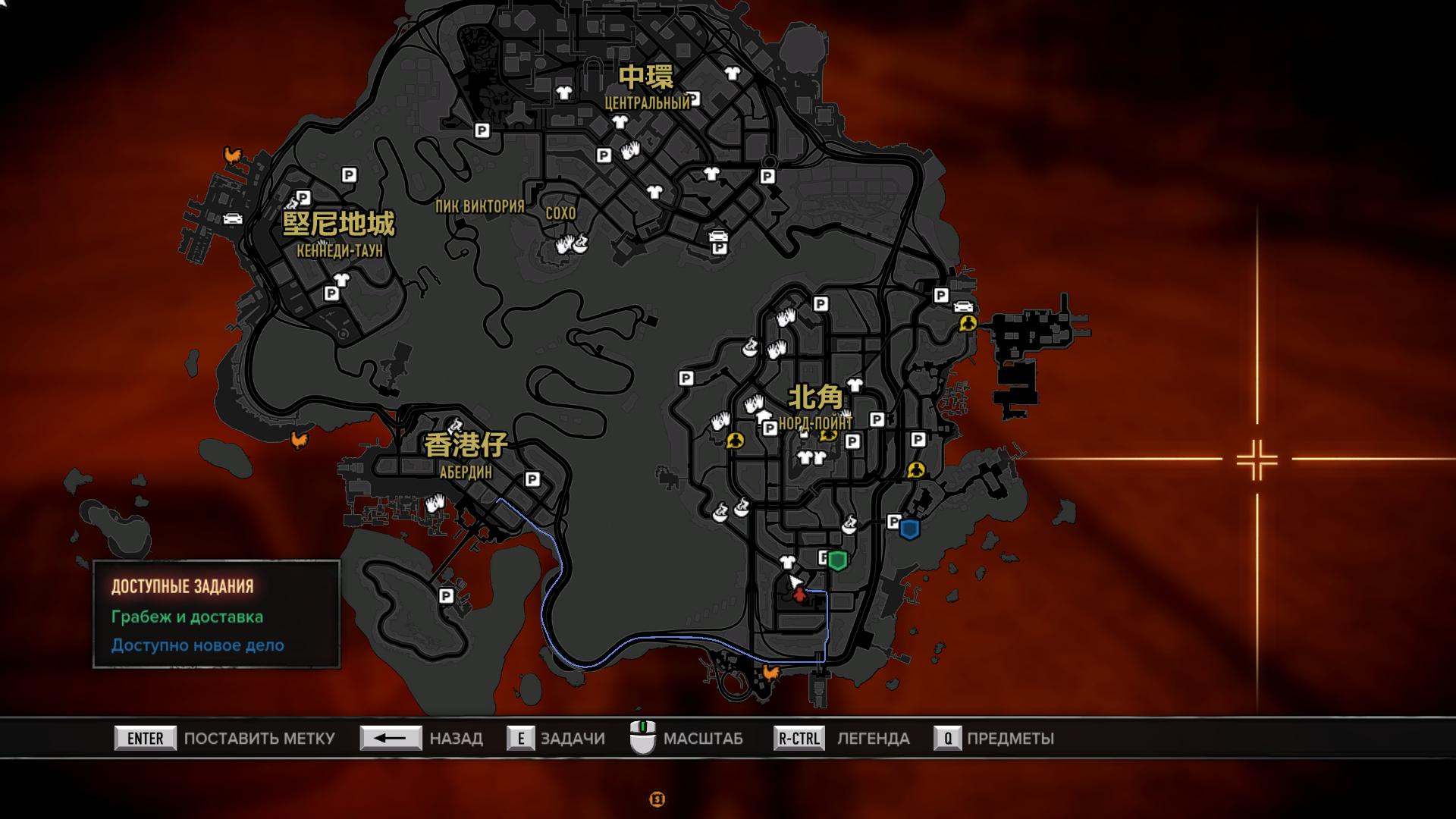This screenshot has height=819, width=1456.
Task: Select the green shield mission marker
Action: (837, 560)
